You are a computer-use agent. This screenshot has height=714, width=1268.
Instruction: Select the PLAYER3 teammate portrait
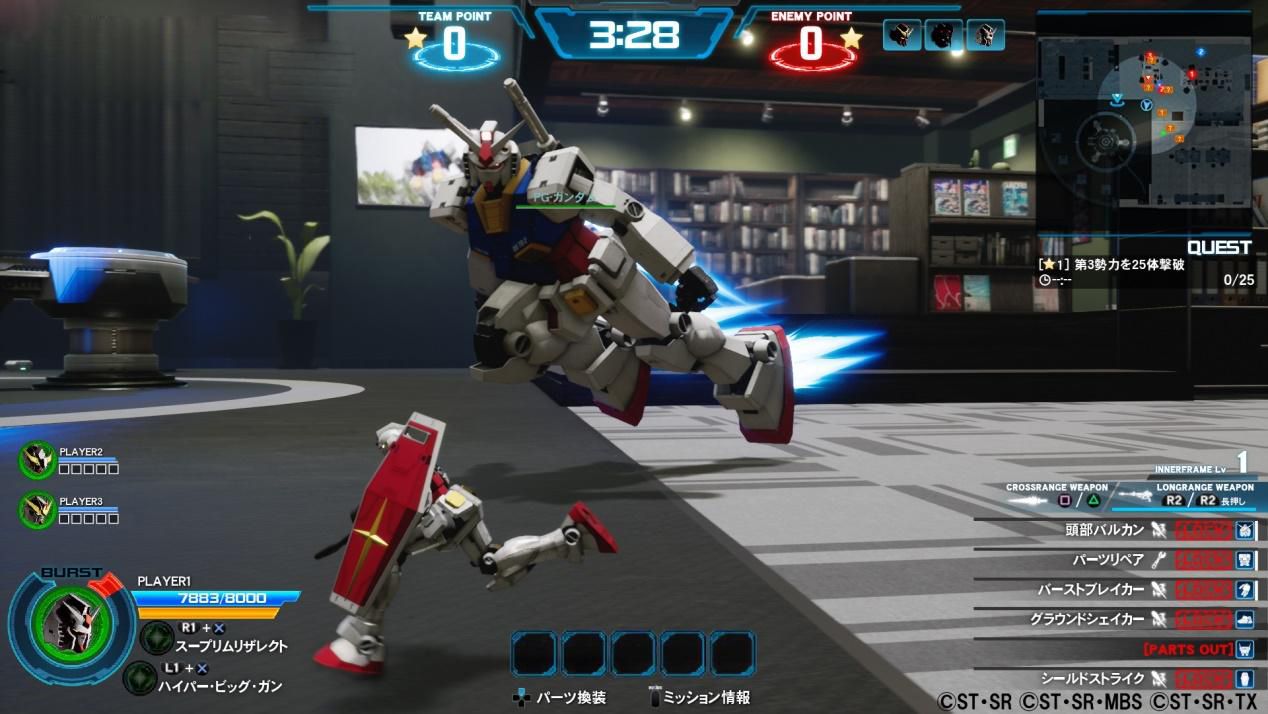pos(38,509)
